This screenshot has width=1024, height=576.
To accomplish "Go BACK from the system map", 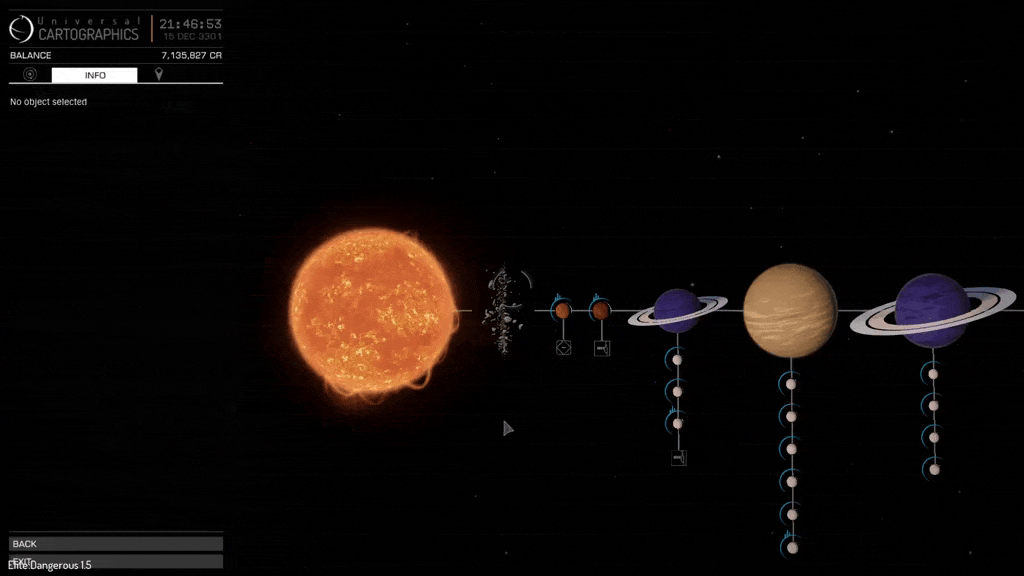I will click(115, 544).
